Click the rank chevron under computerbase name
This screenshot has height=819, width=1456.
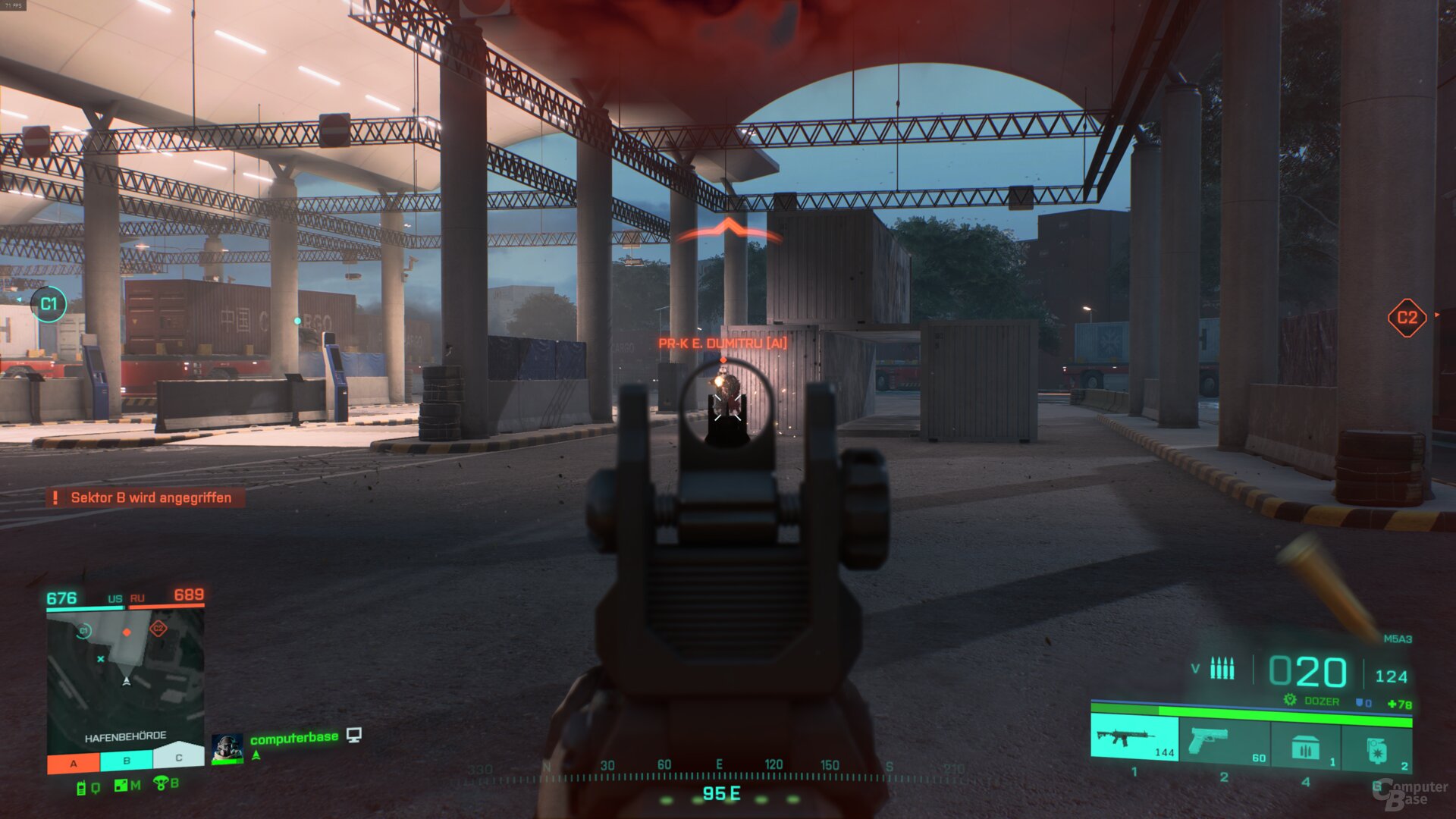coord(256,756)
